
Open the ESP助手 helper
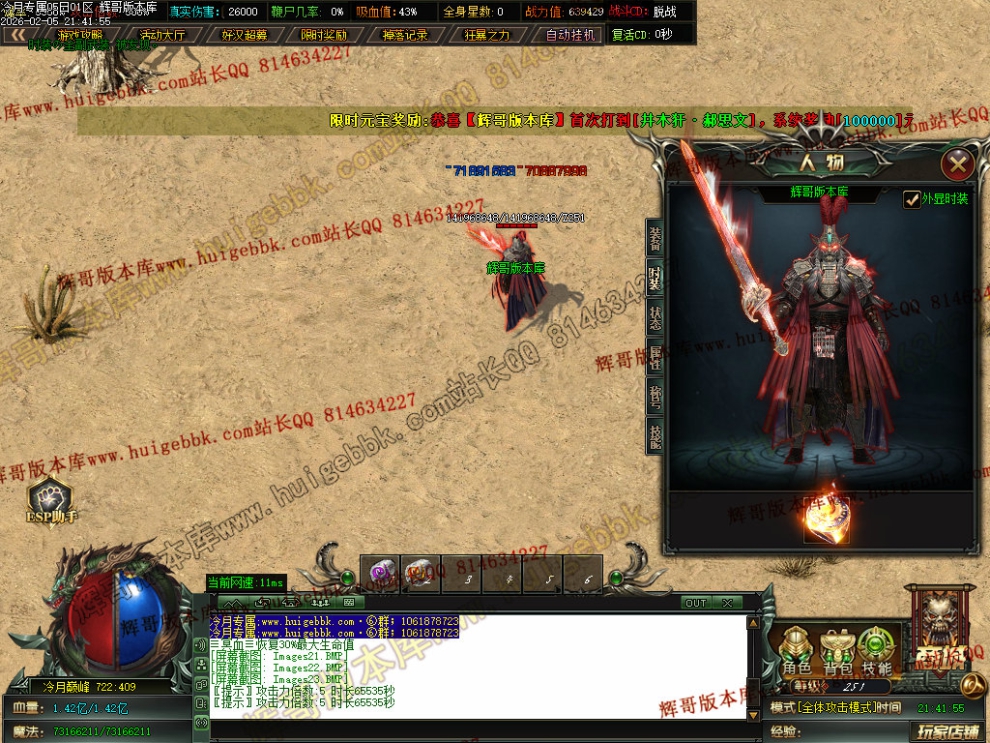[51, 500]
